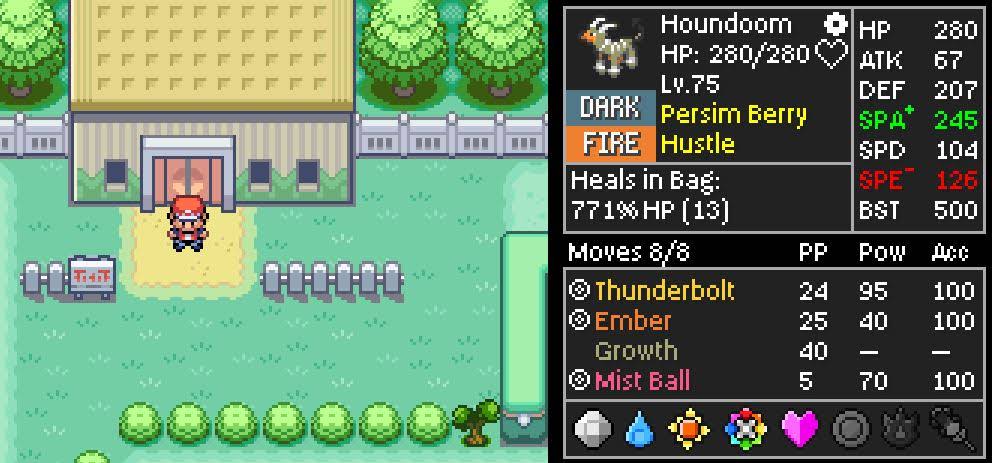The height and width of the screenshot is (463, 992).
Task: Click the orange sun-shaped badge
Action: [x=689, y=429]
